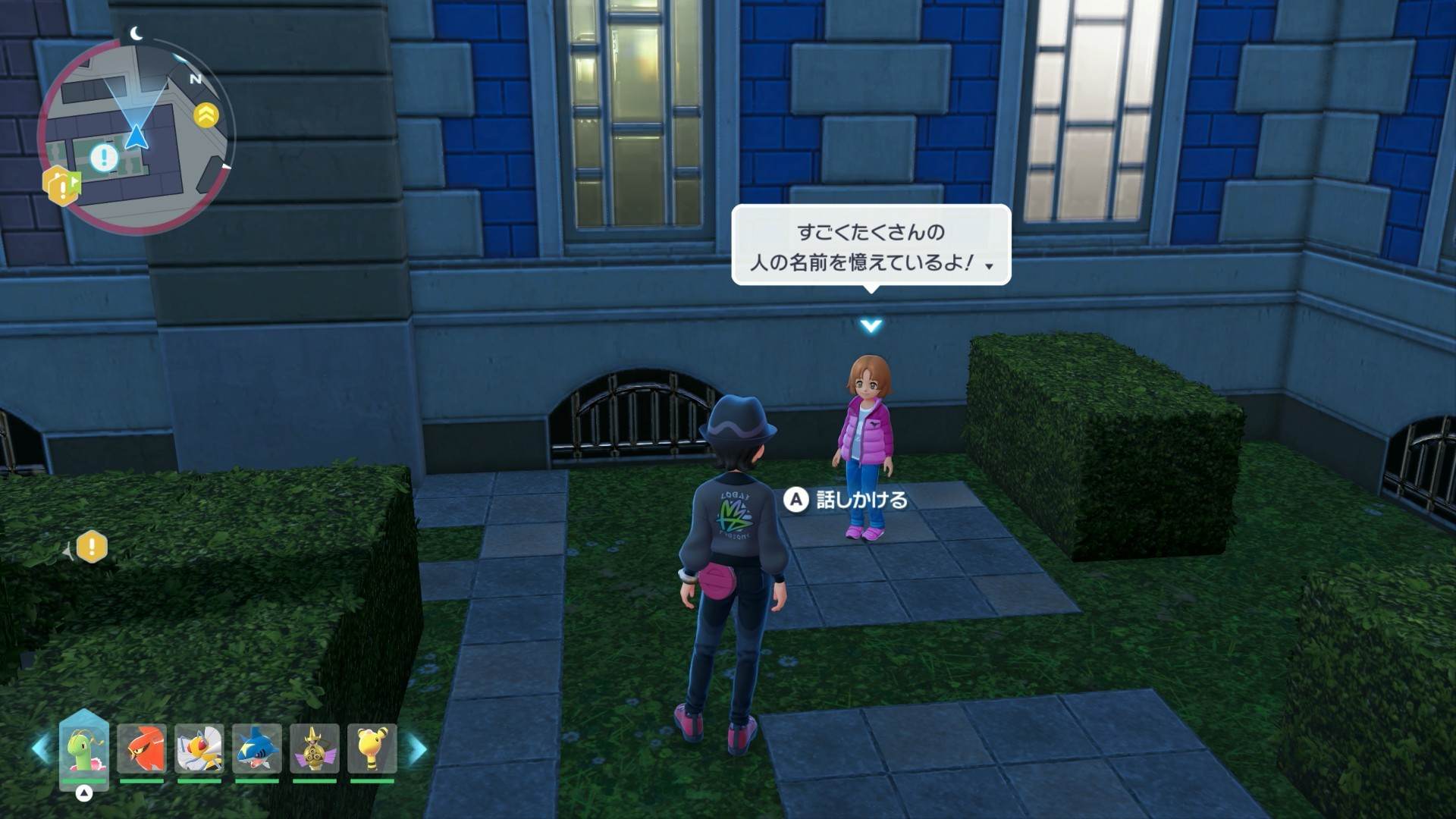Choose the red Talonflame party slot
The image size is (1456, 819).
142,749
